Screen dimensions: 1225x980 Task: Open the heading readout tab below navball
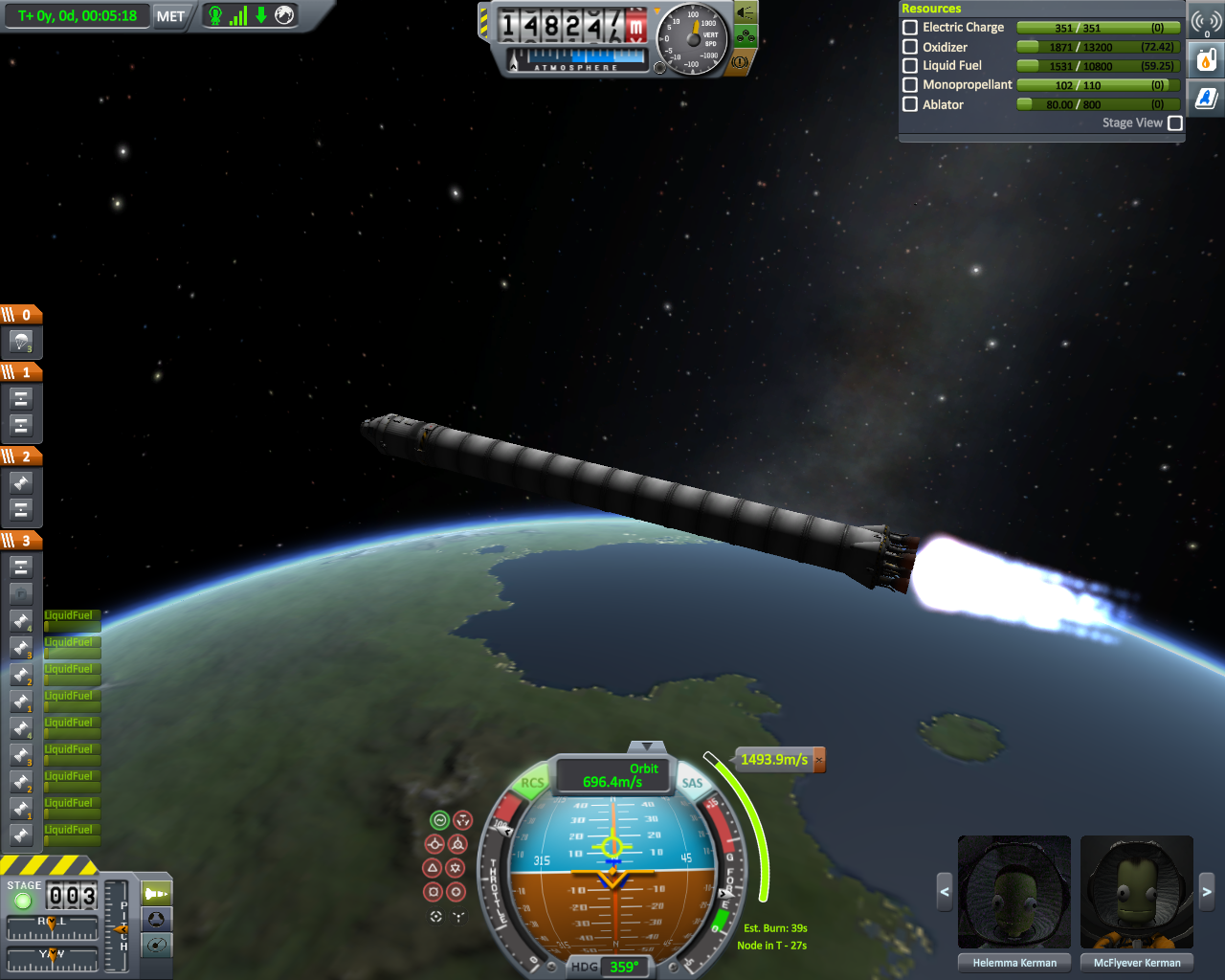[x=611, y=967]
